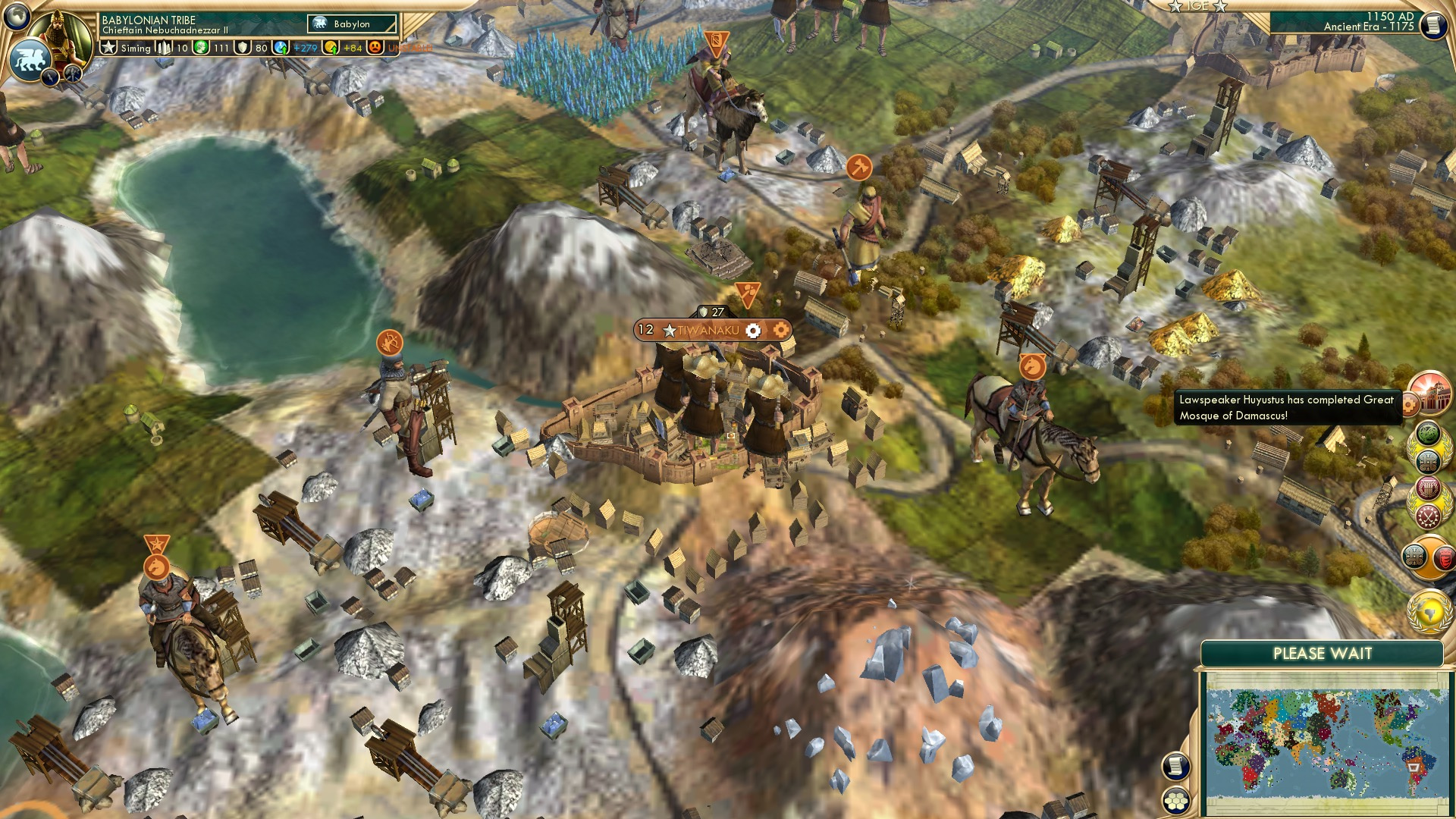Check the unhappiness face icon marked UNSTABLE
1456x819 pixels.
[x=375, y=49]
